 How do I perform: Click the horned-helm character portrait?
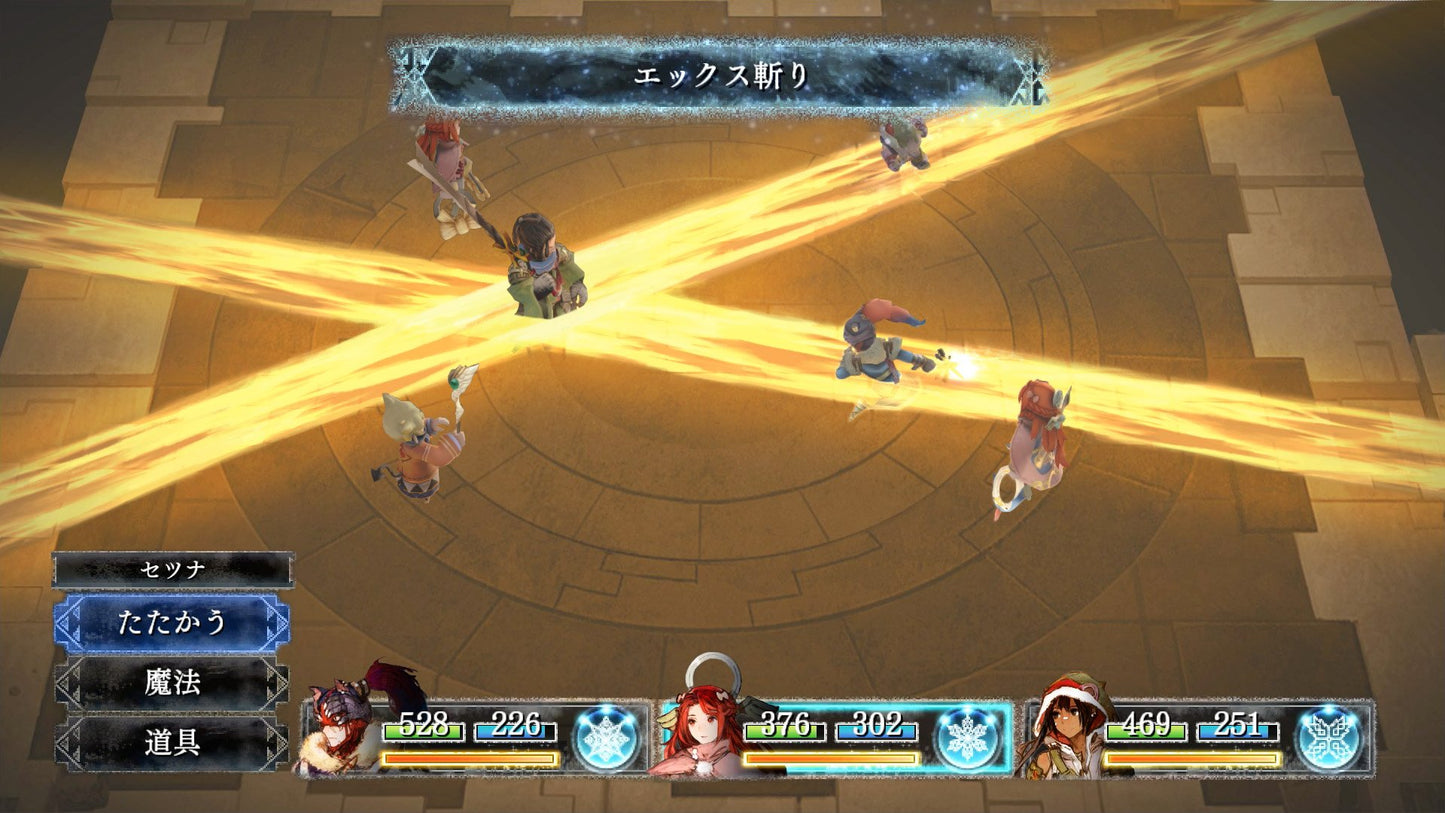tap(338, 725)
